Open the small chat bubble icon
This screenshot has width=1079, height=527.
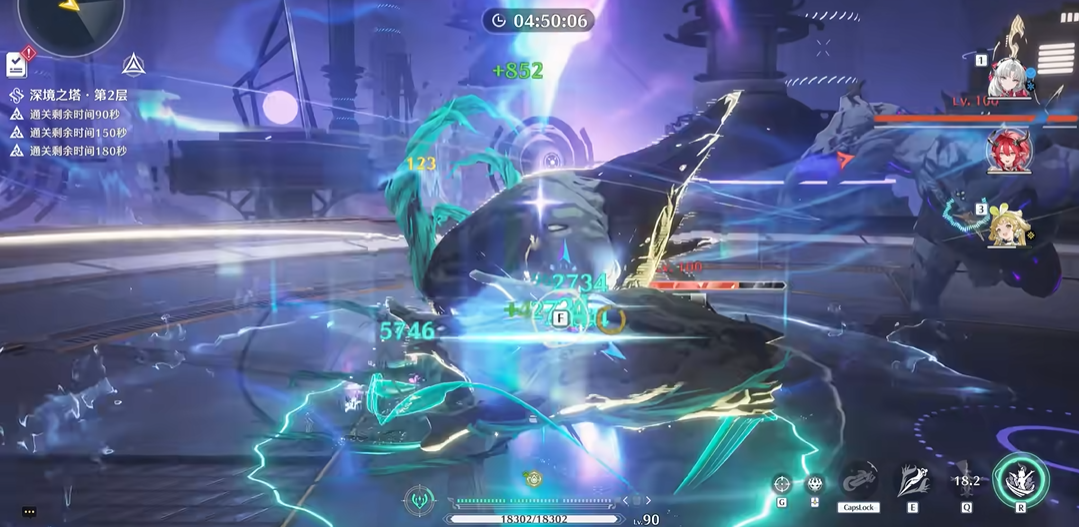[x=29, y=511]
